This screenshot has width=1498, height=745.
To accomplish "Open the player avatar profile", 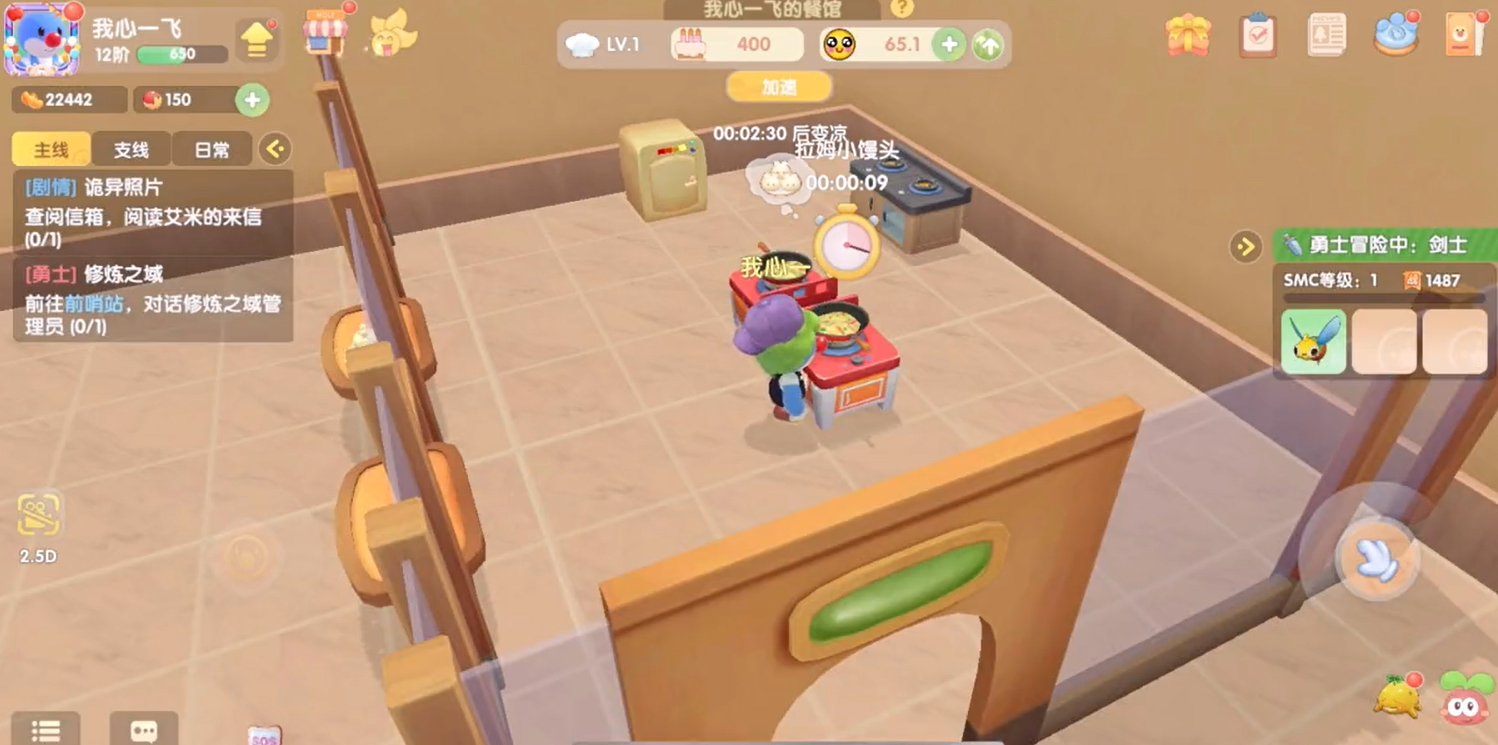I will 41,40.
